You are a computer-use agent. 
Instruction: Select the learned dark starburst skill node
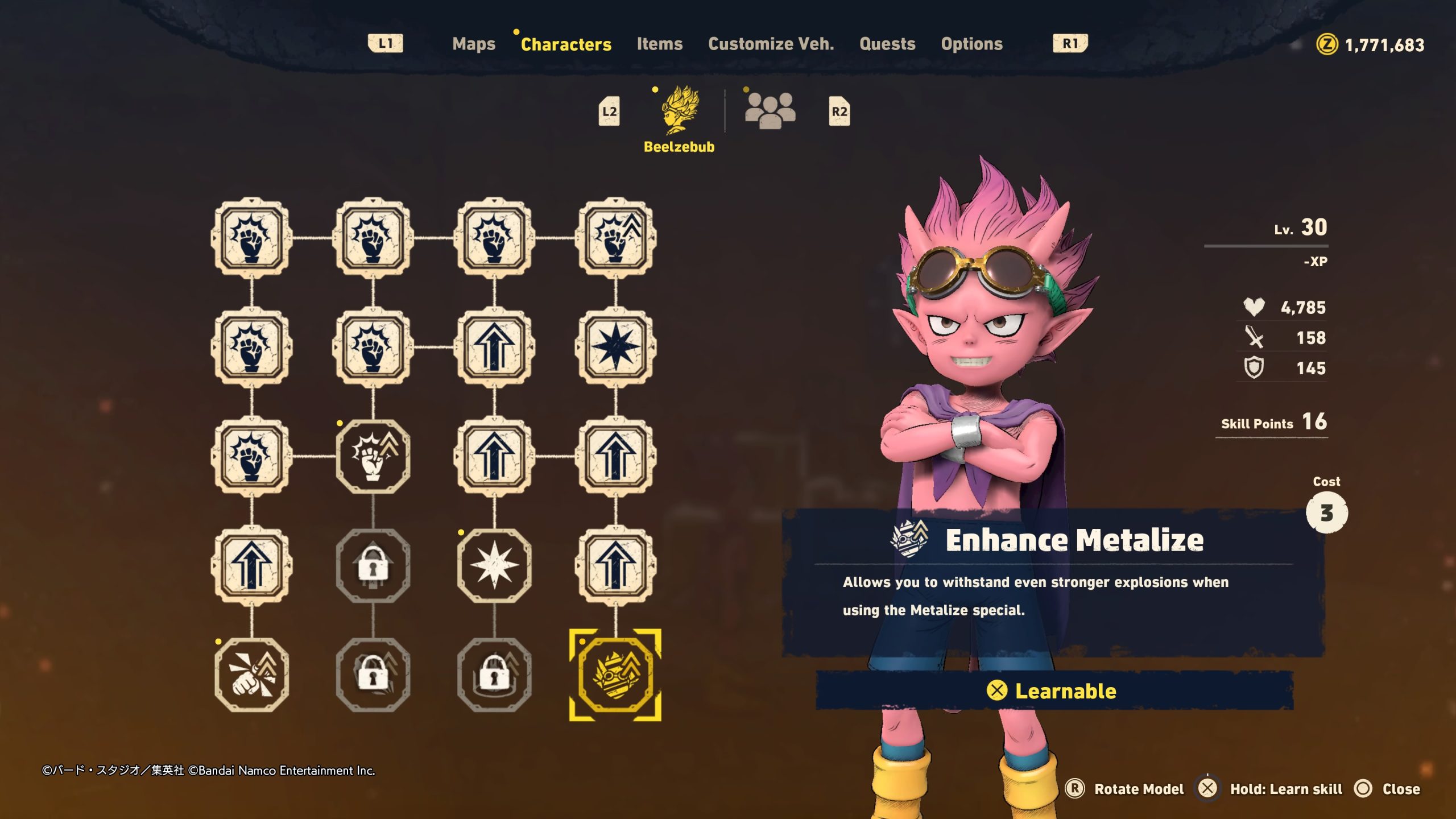click(615, 347)
